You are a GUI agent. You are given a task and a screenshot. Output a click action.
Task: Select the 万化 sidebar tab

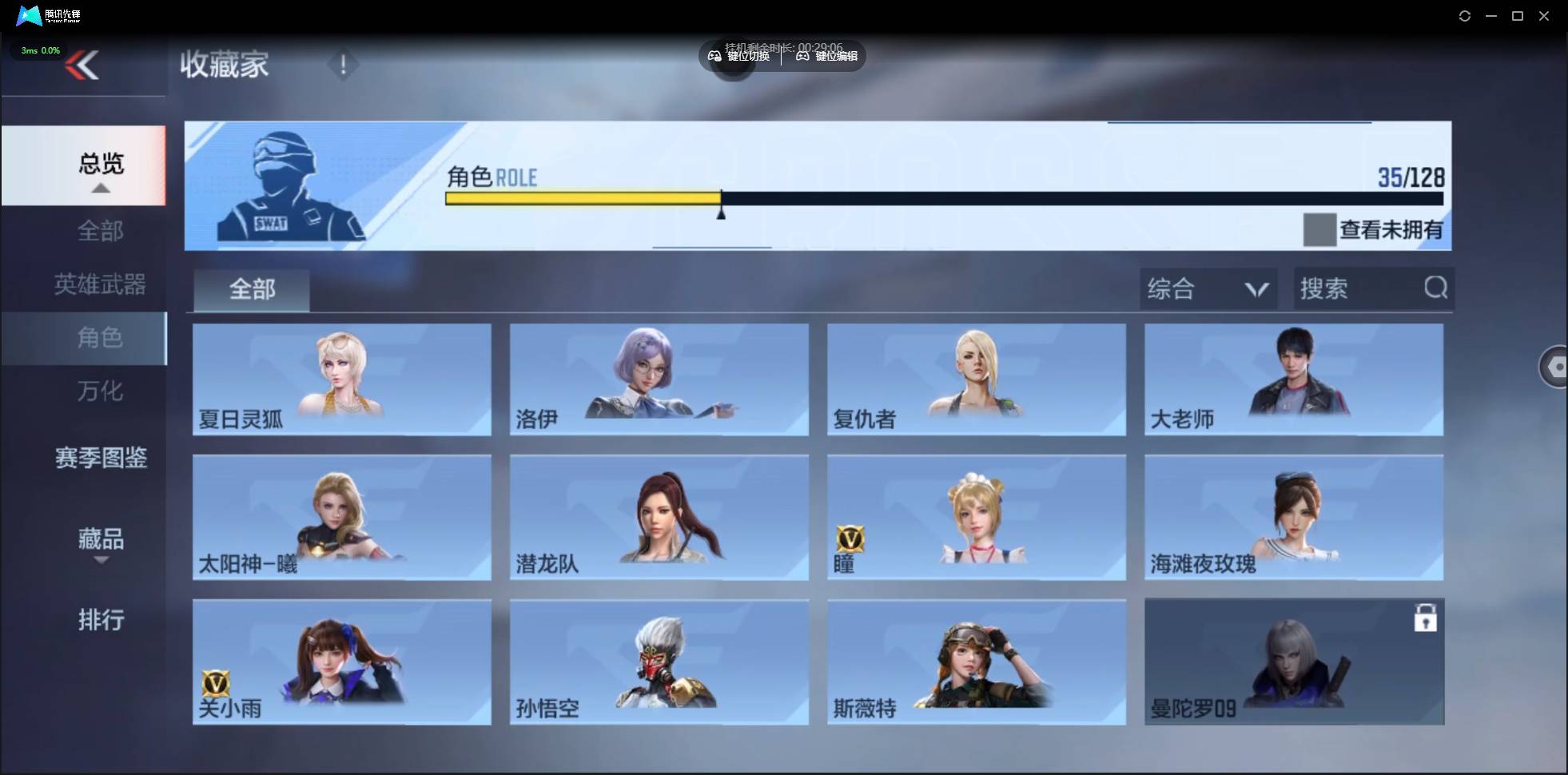click(101, 391)
